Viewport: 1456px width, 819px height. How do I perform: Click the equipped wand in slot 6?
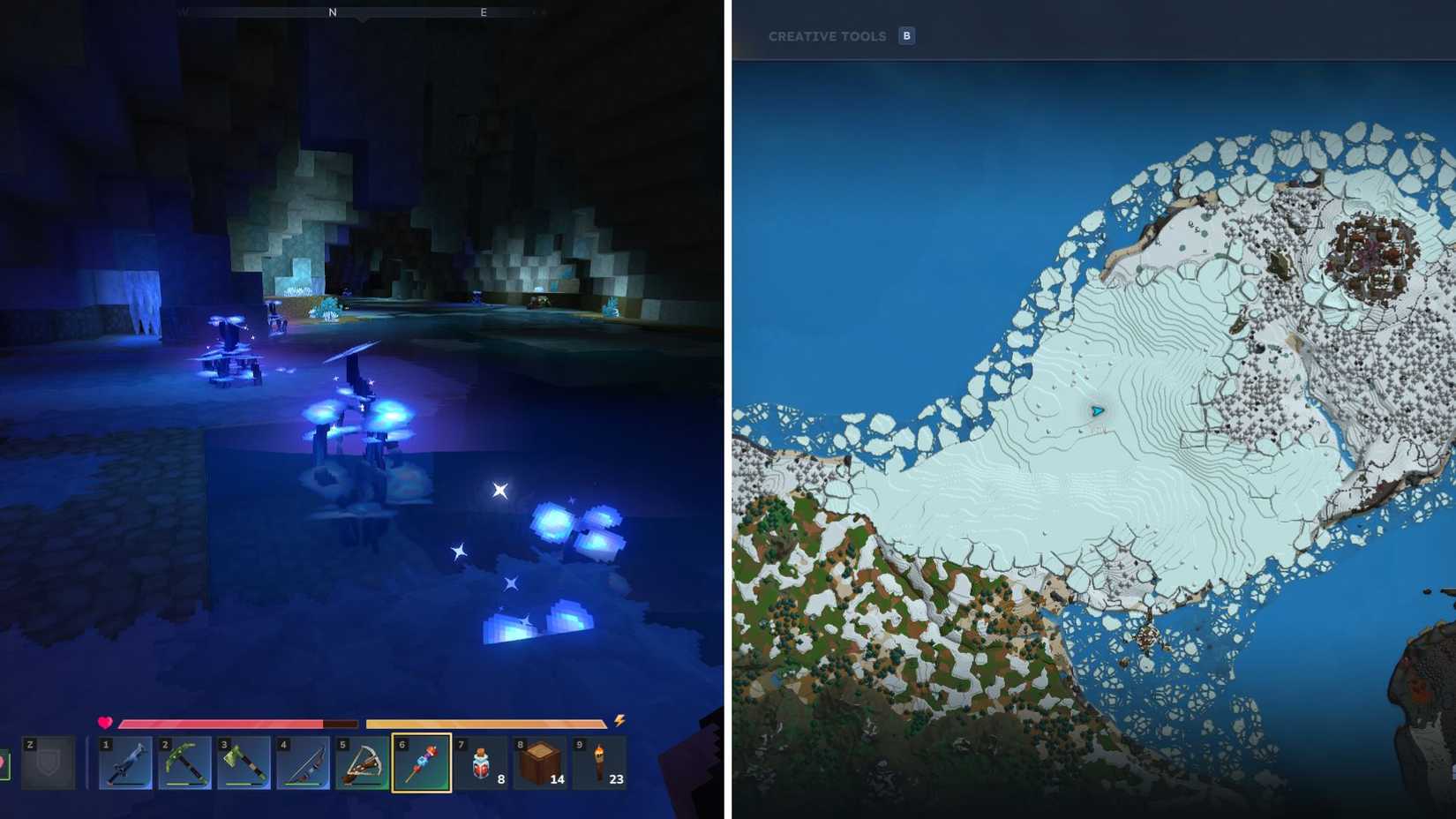coord(421,761)
